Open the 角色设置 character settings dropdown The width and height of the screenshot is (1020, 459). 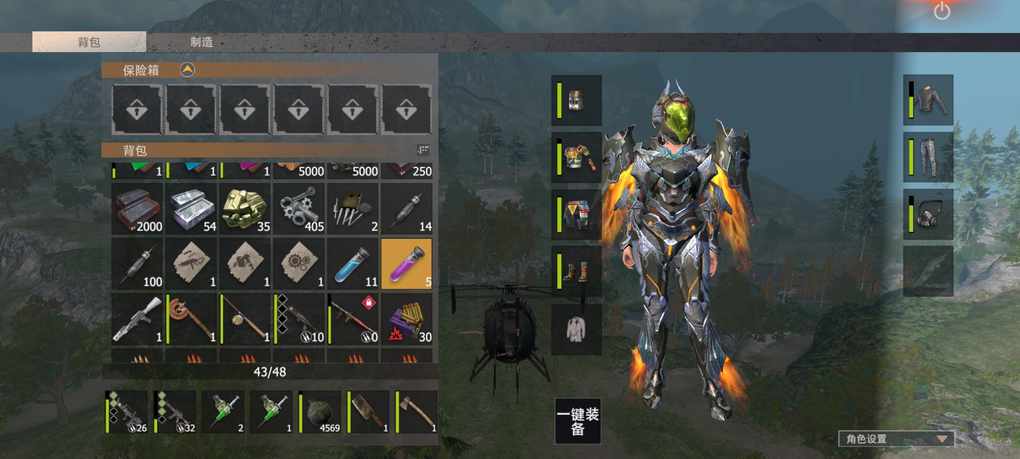(895, 438)
